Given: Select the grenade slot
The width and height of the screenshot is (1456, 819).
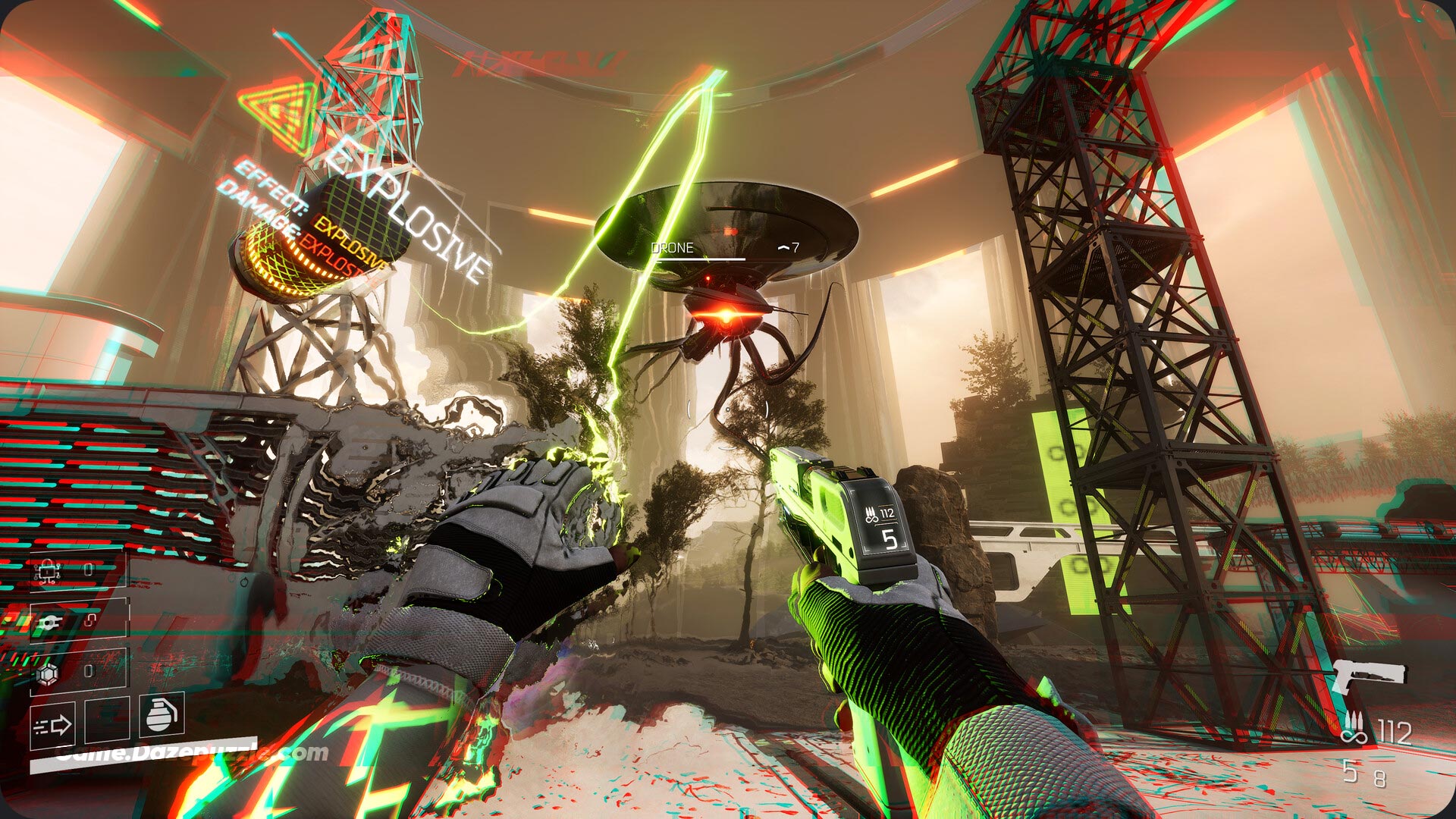Looking at the screenshot, I should [162, 714].
